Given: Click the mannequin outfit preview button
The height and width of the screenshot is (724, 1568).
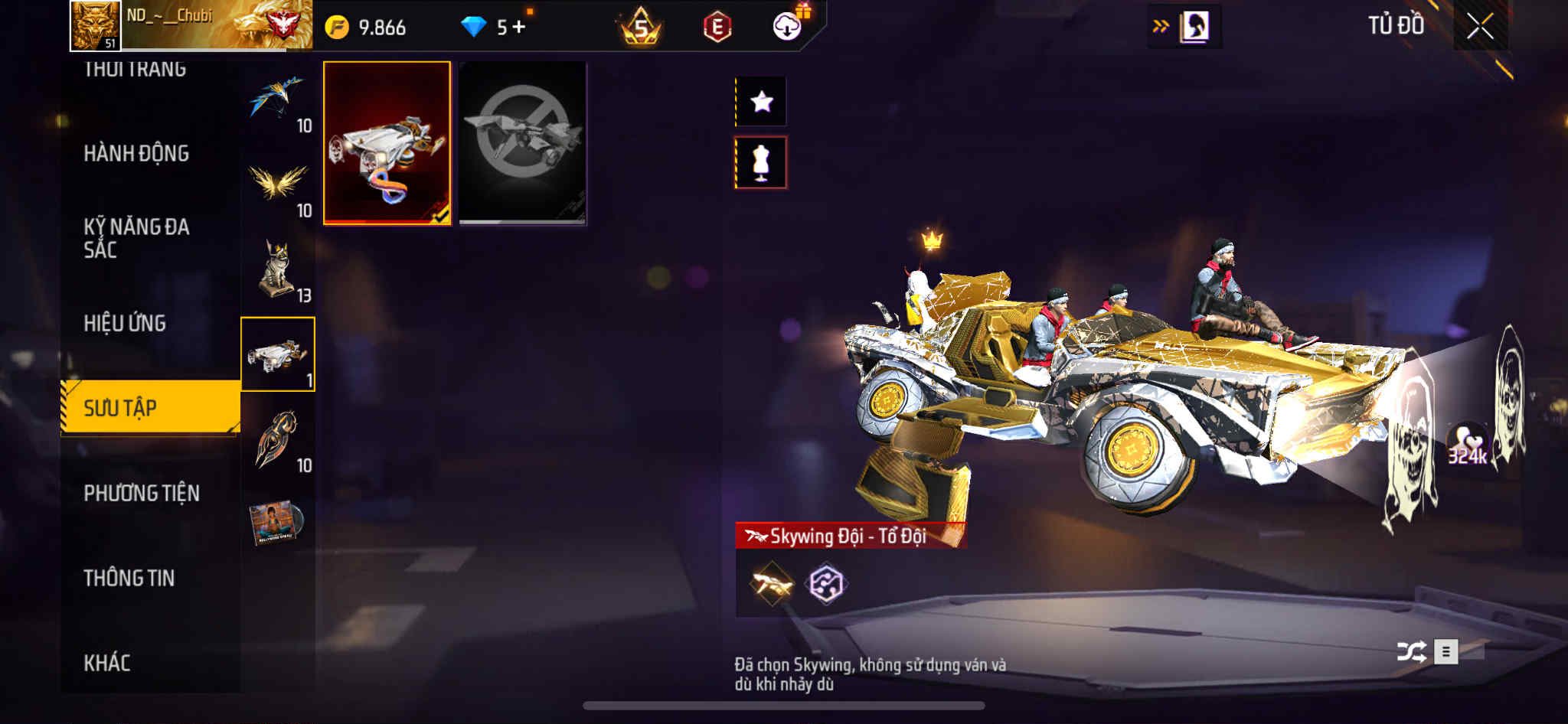Looking at the screenshot, I should pos(760,162).
